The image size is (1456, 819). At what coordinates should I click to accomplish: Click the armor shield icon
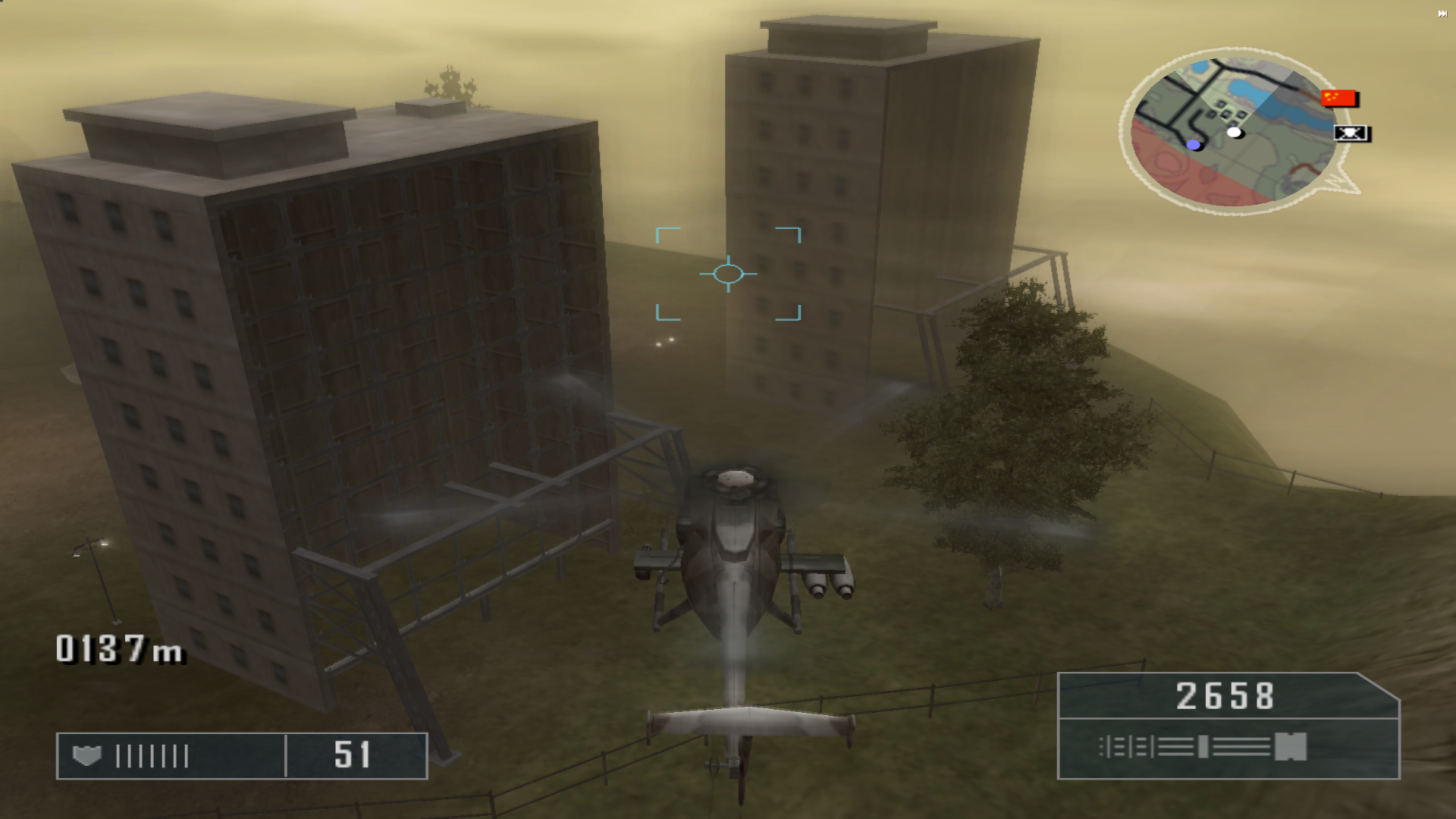86,755
